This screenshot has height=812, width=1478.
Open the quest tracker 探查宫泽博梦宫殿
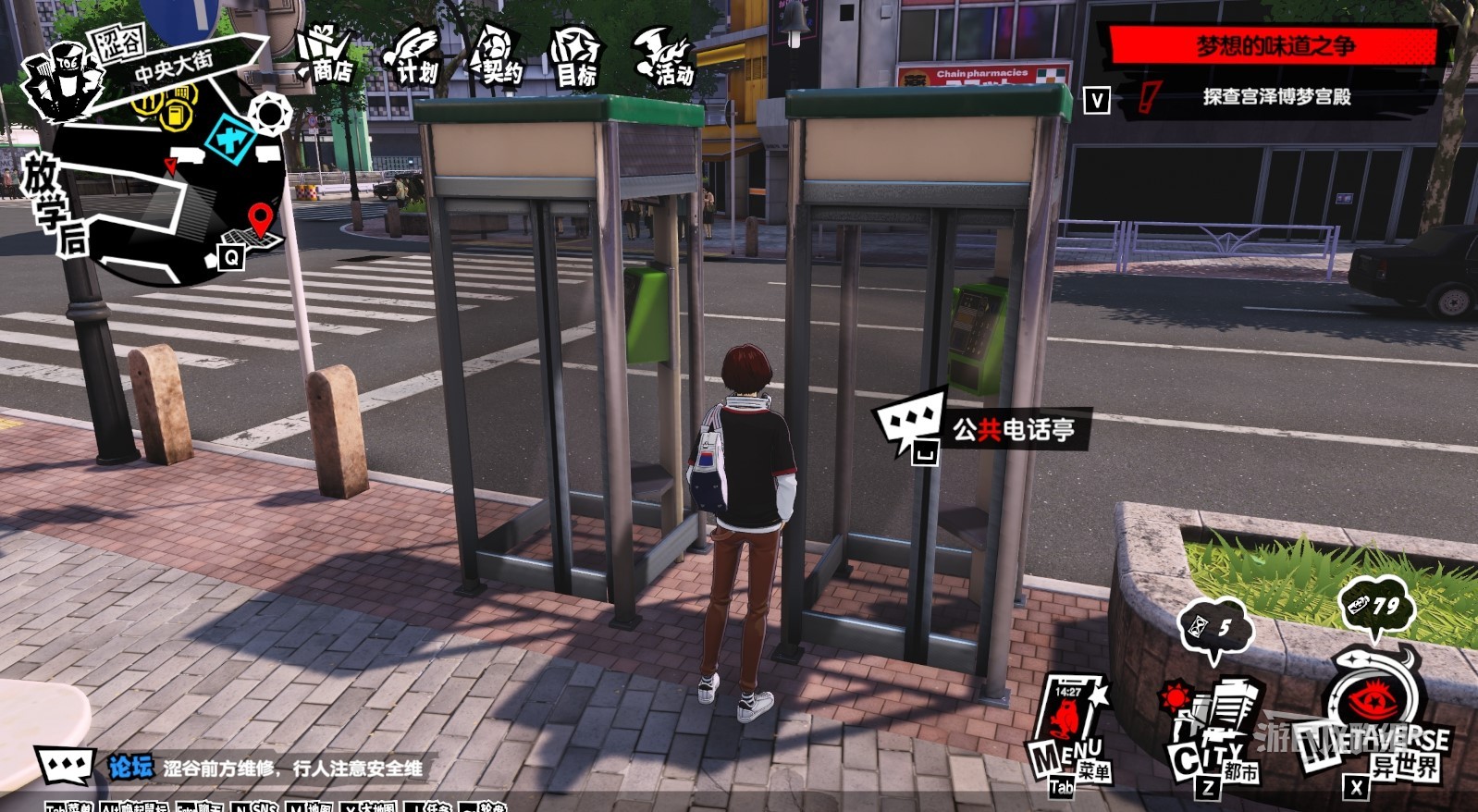[x=1276, y=97]
